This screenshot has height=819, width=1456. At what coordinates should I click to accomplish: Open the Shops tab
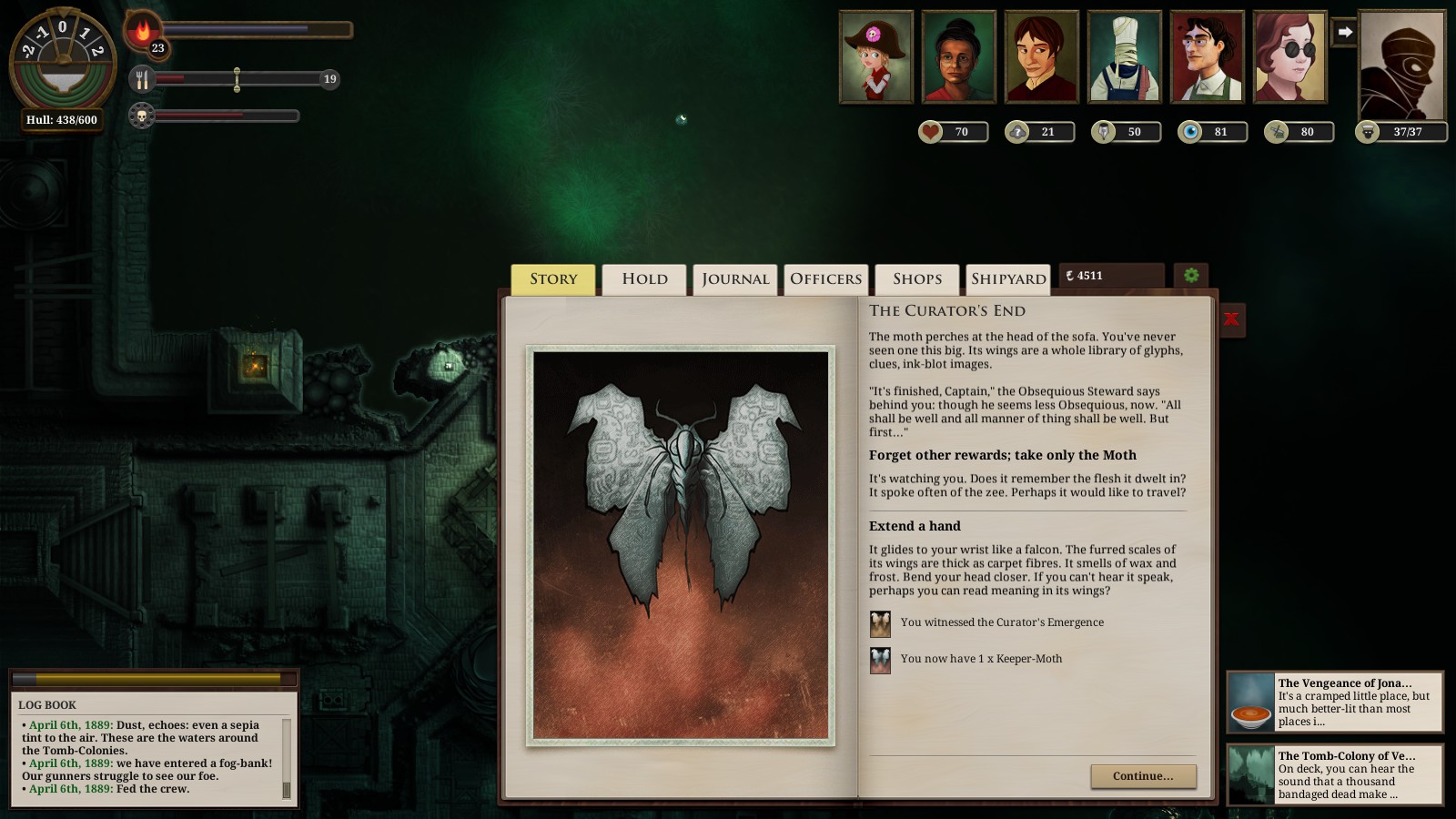click(917, 279)
